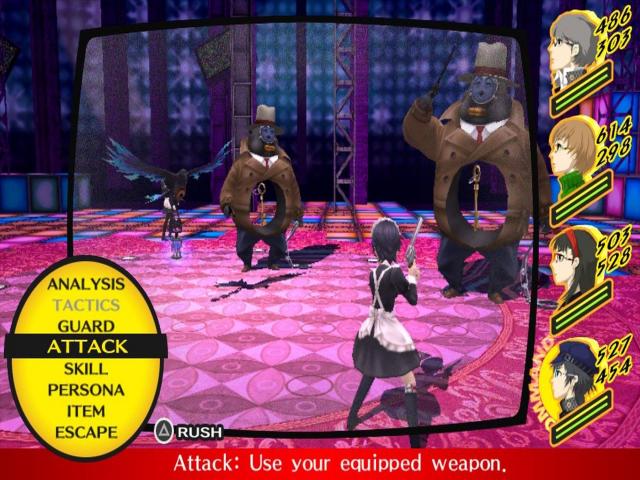
Task: Select the Analysis command
Action: [86, 284]
